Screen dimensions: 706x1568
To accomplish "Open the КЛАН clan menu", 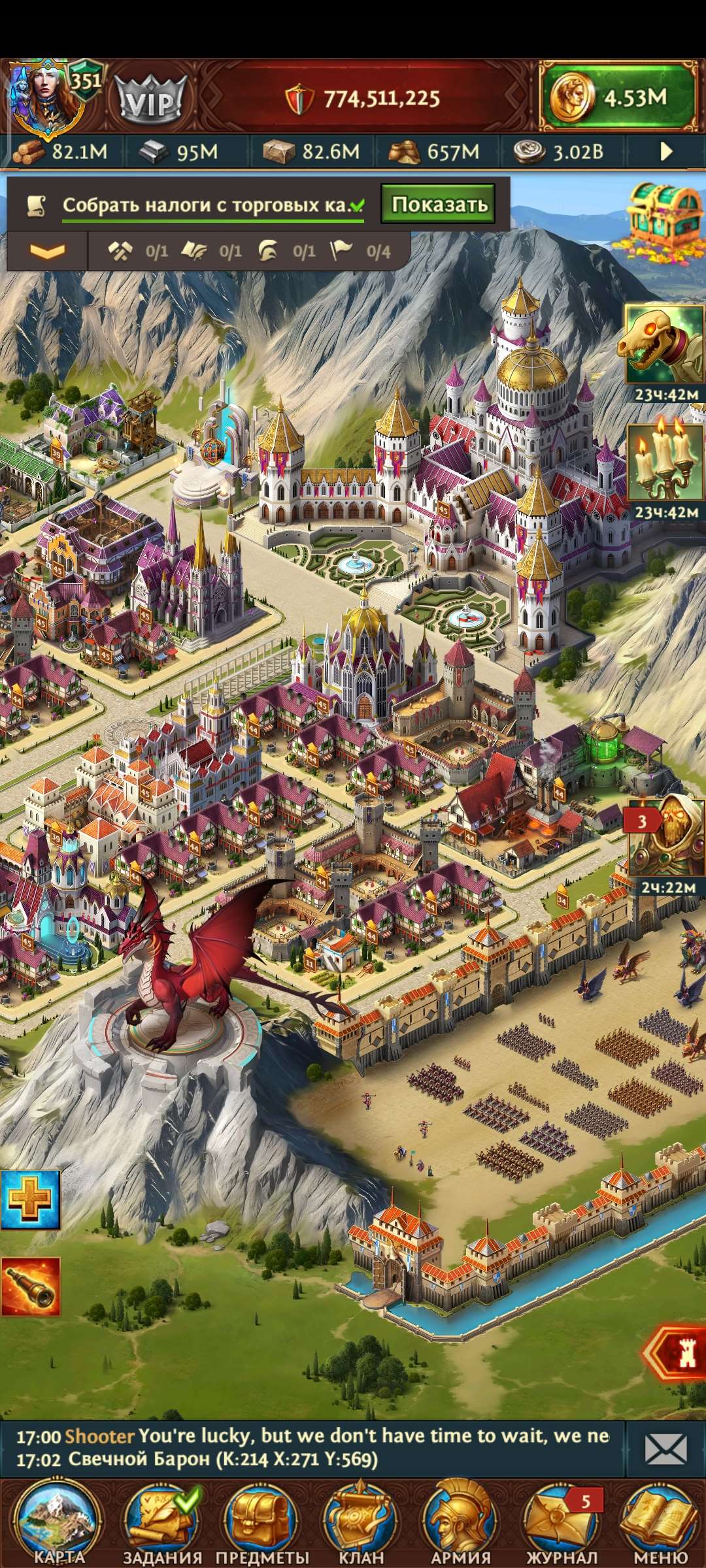I will click(x=360, y=1524).
